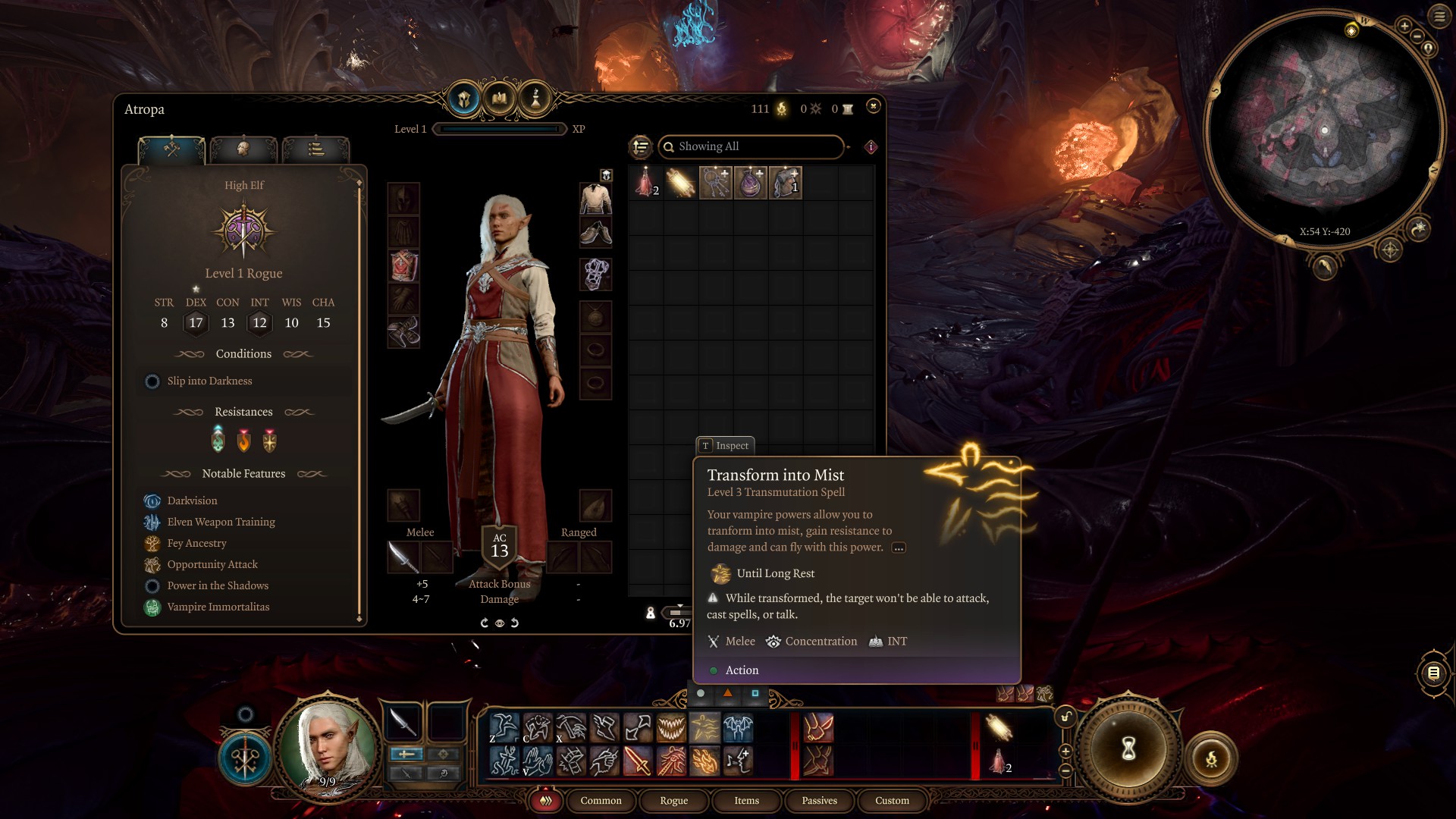Show the Passives hotbar tab

pyautogui.click(x=819, y=800)
